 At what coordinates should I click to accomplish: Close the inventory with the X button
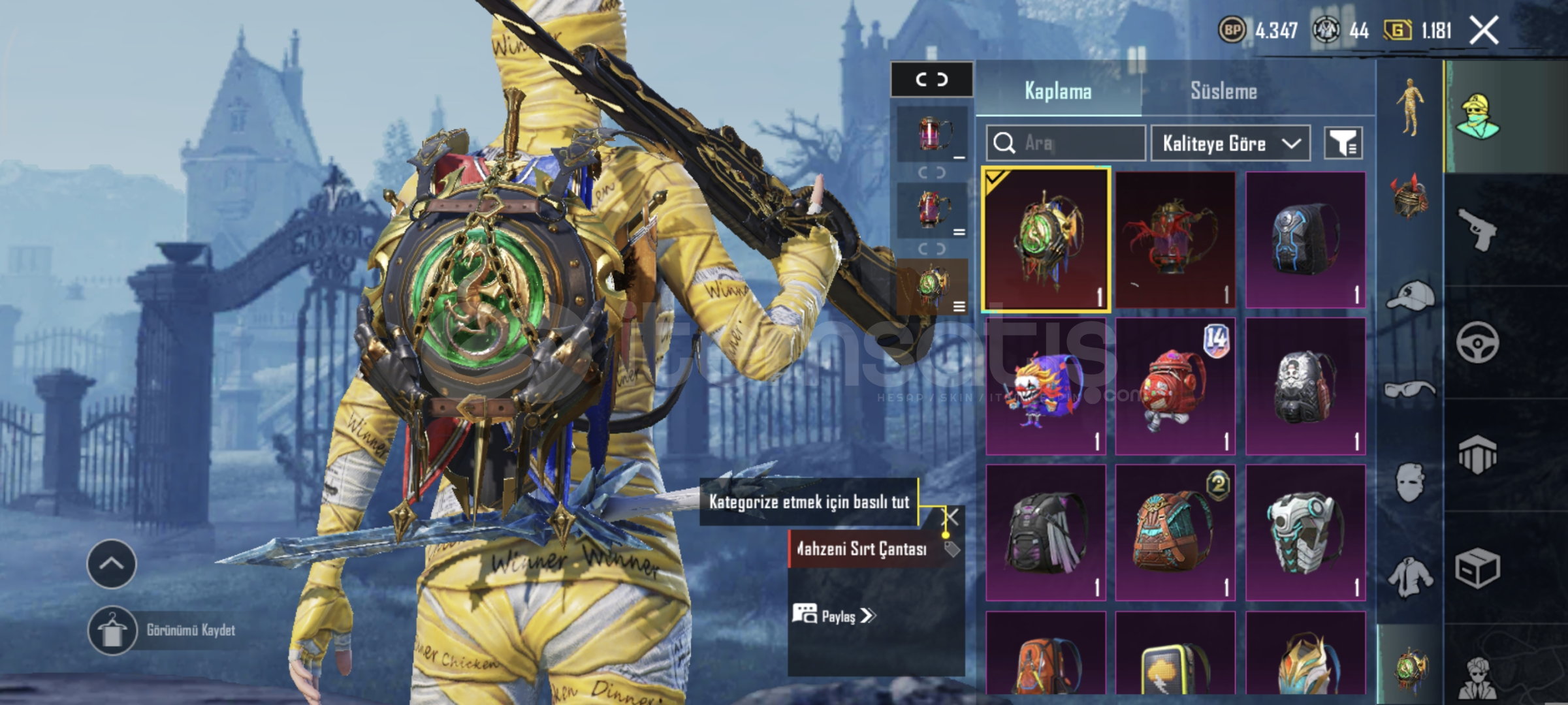(x=1484, y=30)
